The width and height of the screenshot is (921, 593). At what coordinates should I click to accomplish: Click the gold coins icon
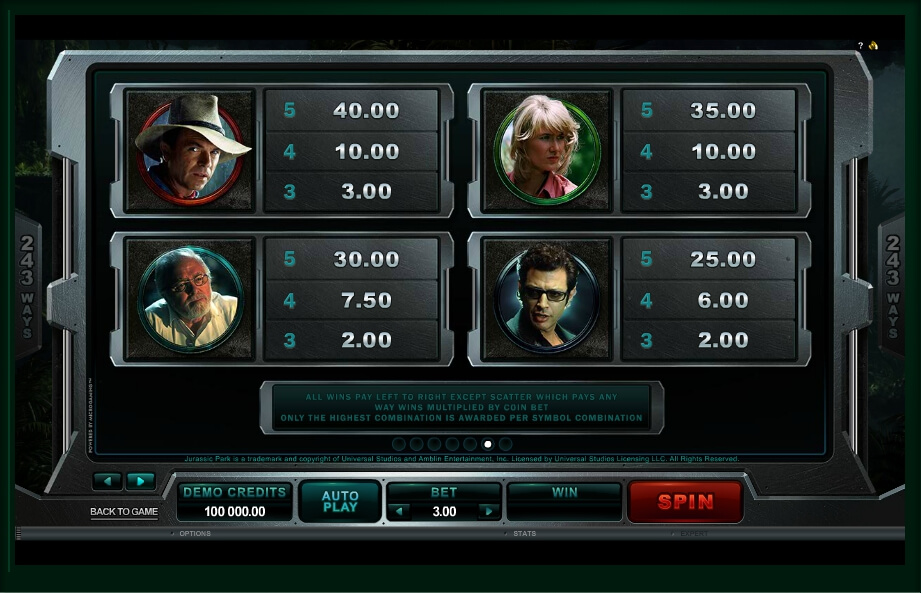pyautogui.click(x=873, y=46)
